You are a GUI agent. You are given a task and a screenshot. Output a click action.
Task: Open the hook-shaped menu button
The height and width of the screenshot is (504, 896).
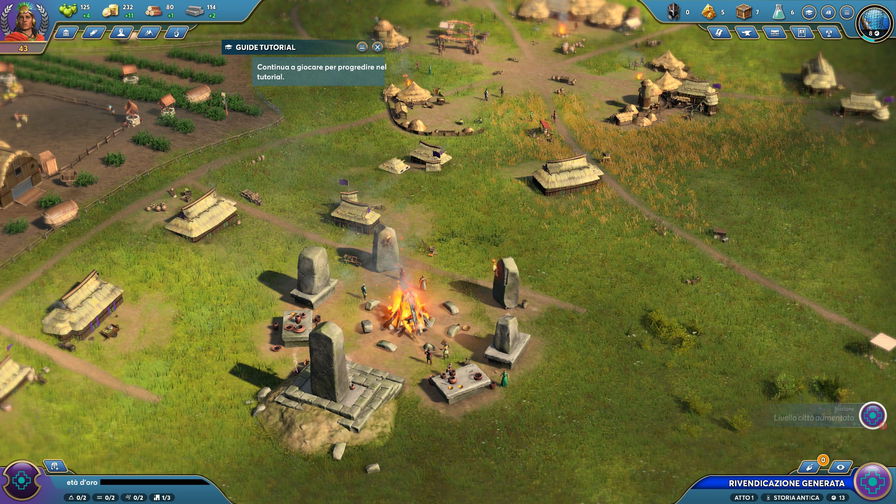pos(177,32)
